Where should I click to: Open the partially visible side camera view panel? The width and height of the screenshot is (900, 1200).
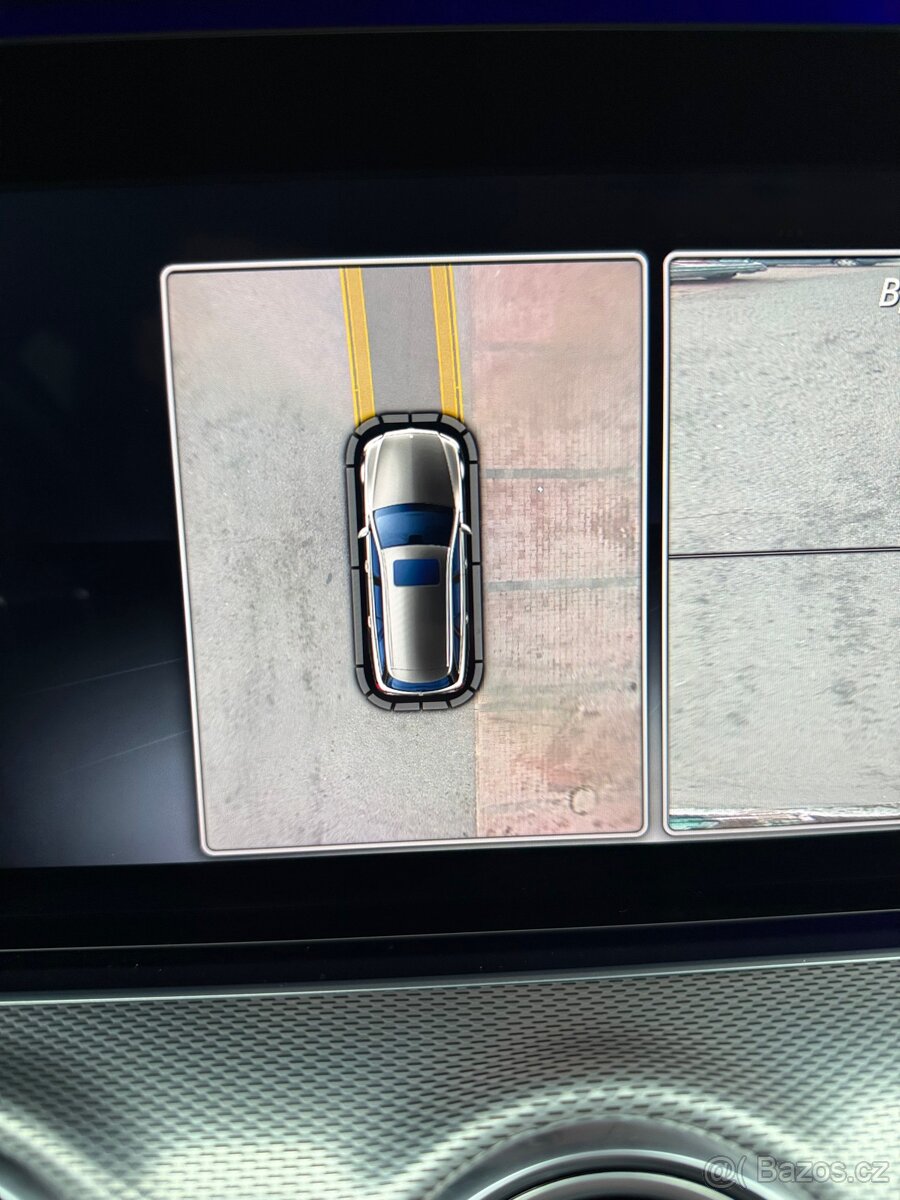785,540
